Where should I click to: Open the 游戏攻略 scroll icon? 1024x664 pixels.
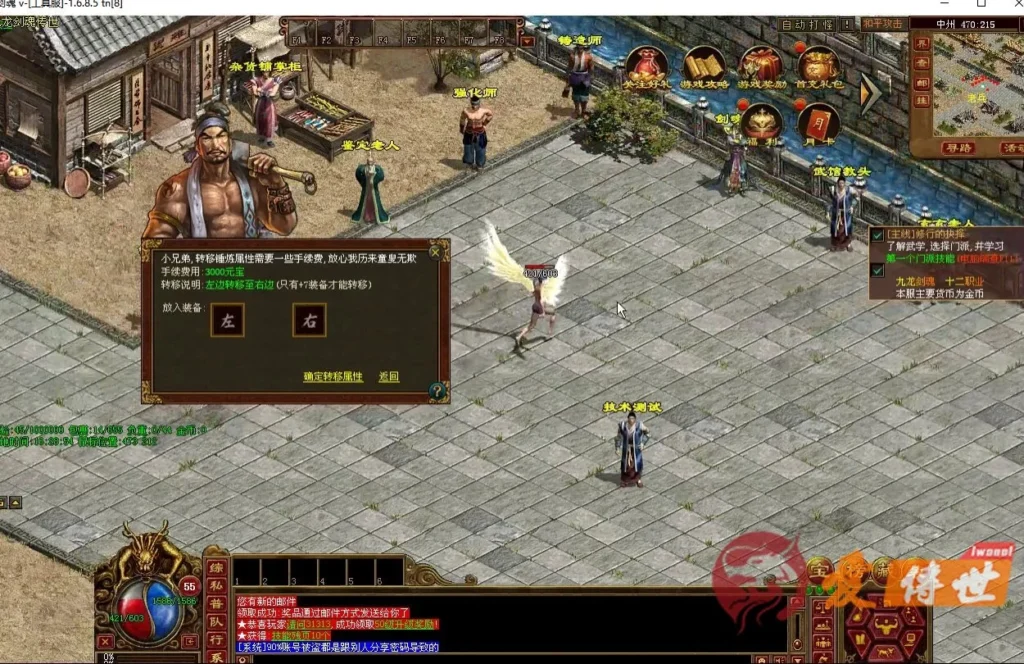point(704,69)
